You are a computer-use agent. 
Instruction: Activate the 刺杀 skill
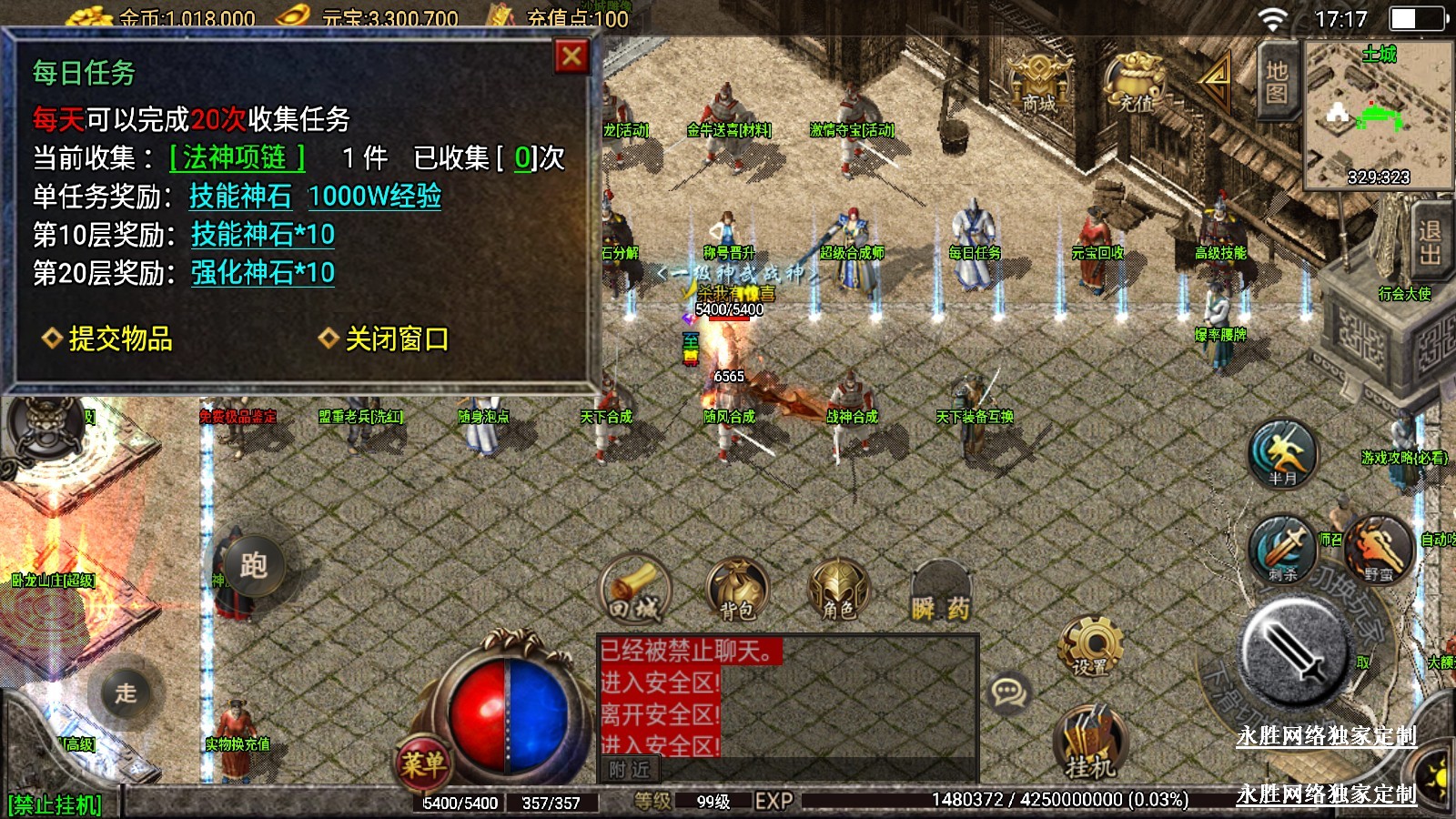(x=1283, y=550)
